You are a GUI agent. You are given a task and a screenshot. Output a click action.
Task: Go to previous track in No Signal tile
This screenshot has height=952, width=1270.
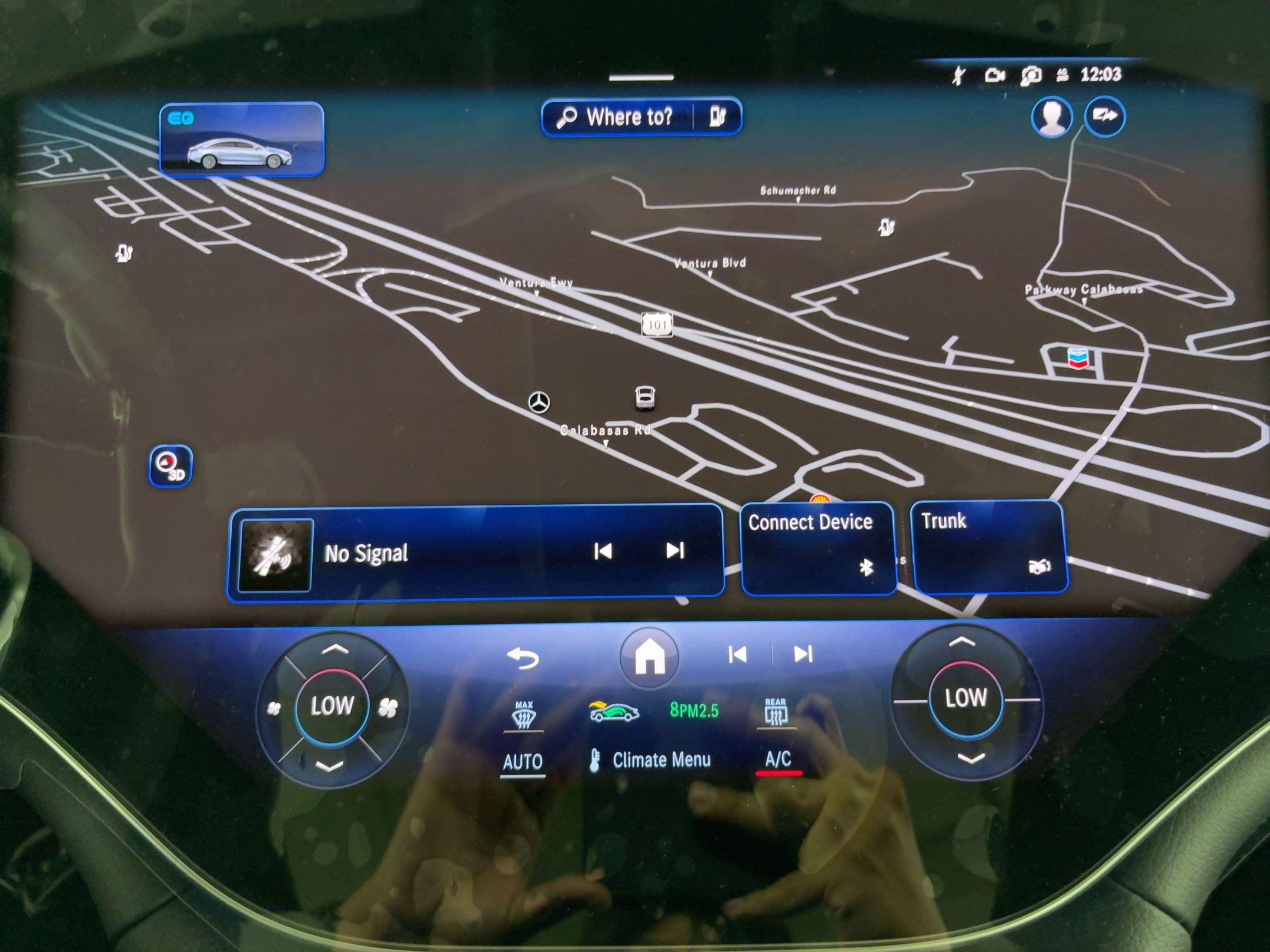pyautogui.click(x=603, y=551)
